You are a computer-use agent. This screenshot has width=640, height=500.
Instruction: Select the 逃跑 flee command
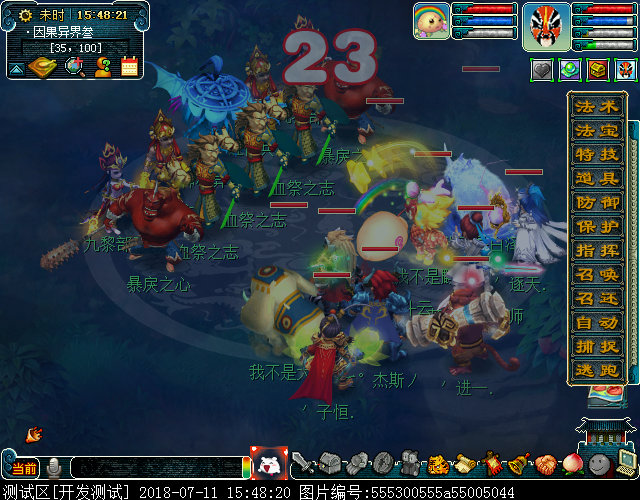(596, 371)
